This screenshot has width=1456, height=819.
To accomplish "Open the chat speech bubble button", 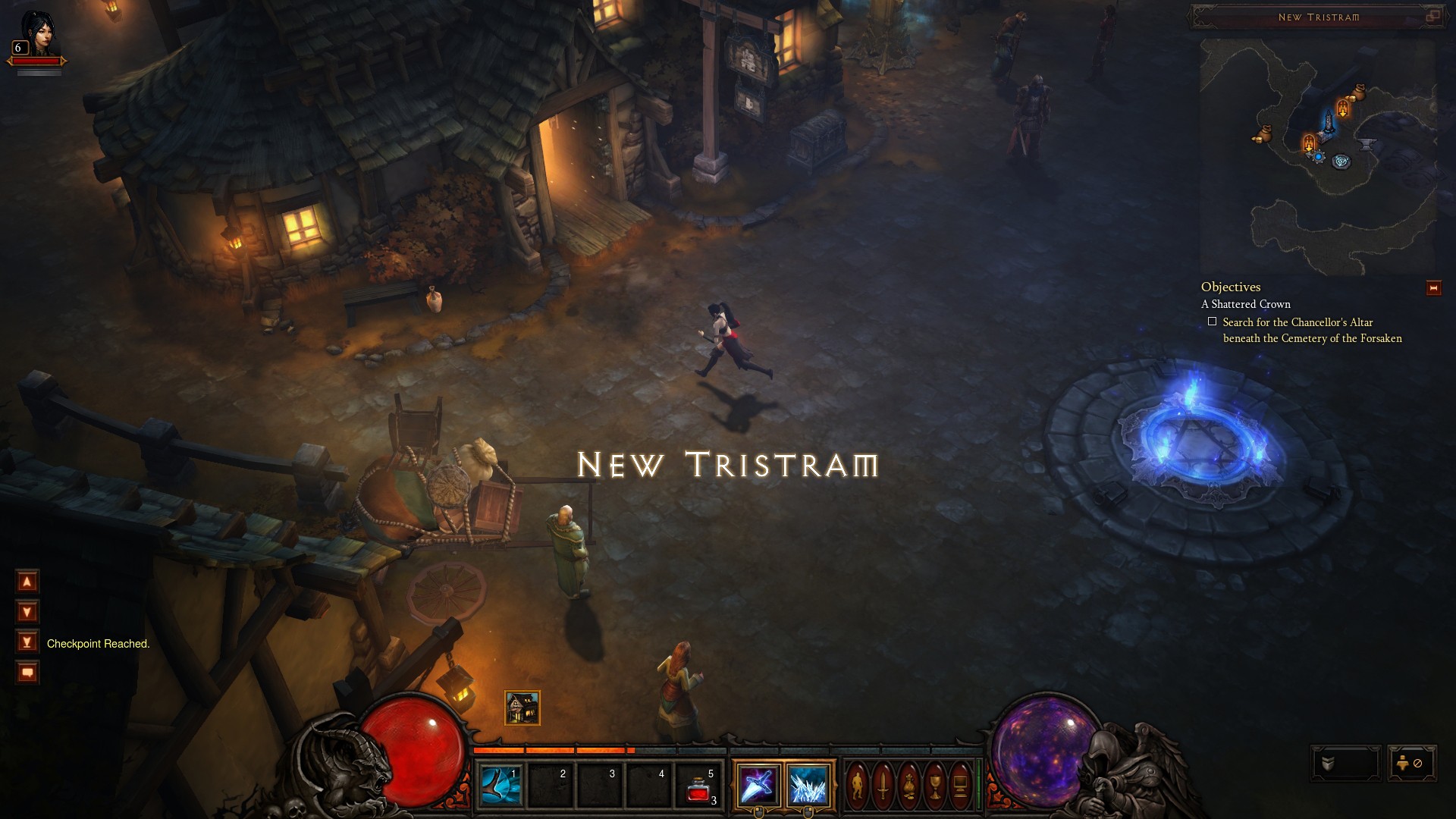I will click(27, 673).
